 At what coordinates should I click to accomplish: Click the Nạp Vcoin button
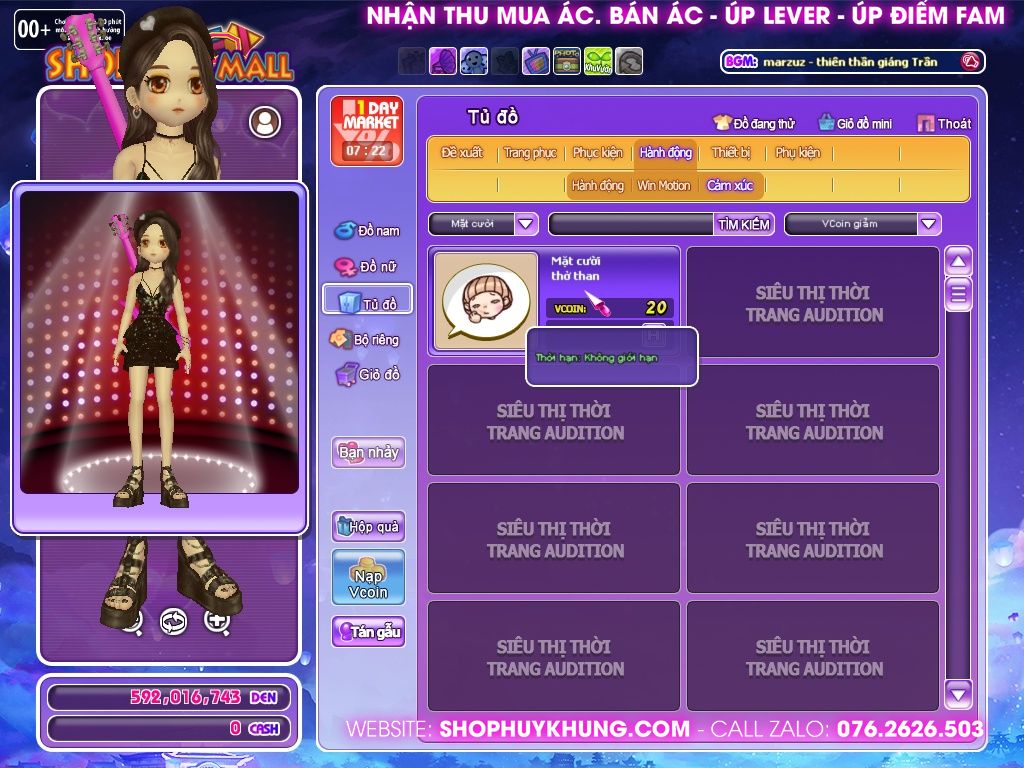368,577
